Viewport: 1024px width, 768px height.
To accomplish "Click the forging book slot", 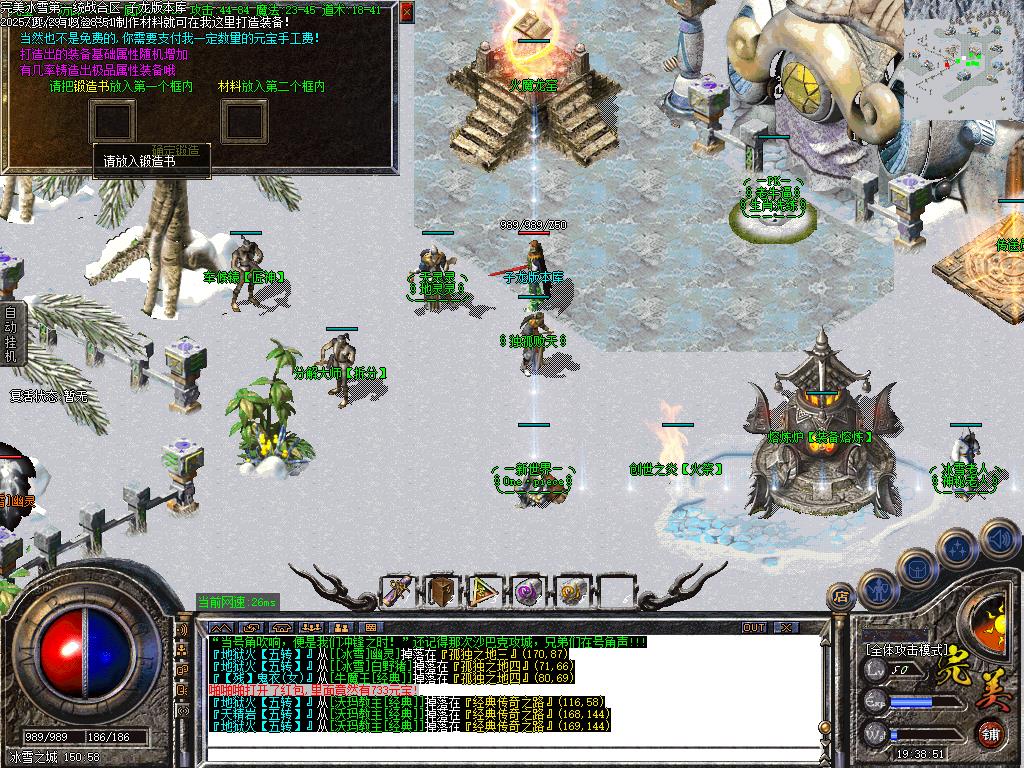I will pyautogui.click(x=114, y=121).
